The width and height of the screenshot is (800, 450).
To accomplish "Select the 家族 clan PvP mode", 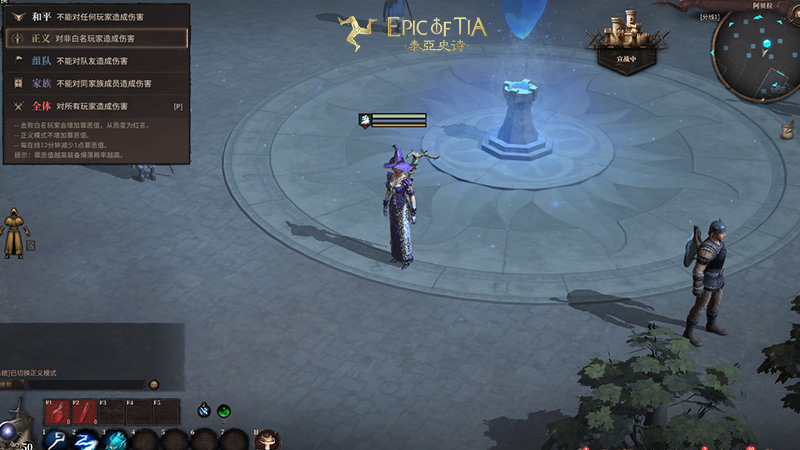I will click(96, 83).
